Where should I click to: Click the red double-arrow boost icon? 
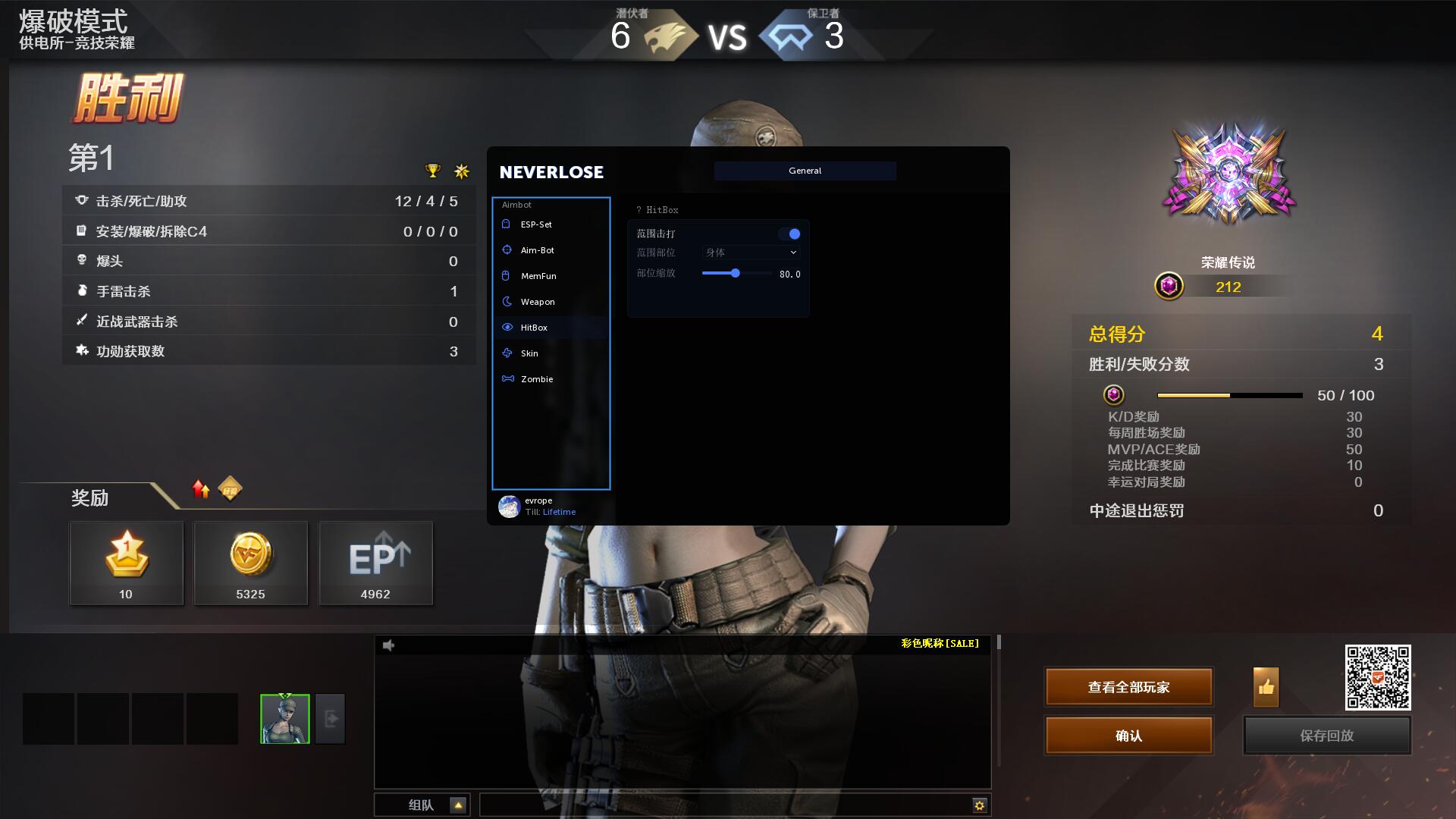coord(201,489)
